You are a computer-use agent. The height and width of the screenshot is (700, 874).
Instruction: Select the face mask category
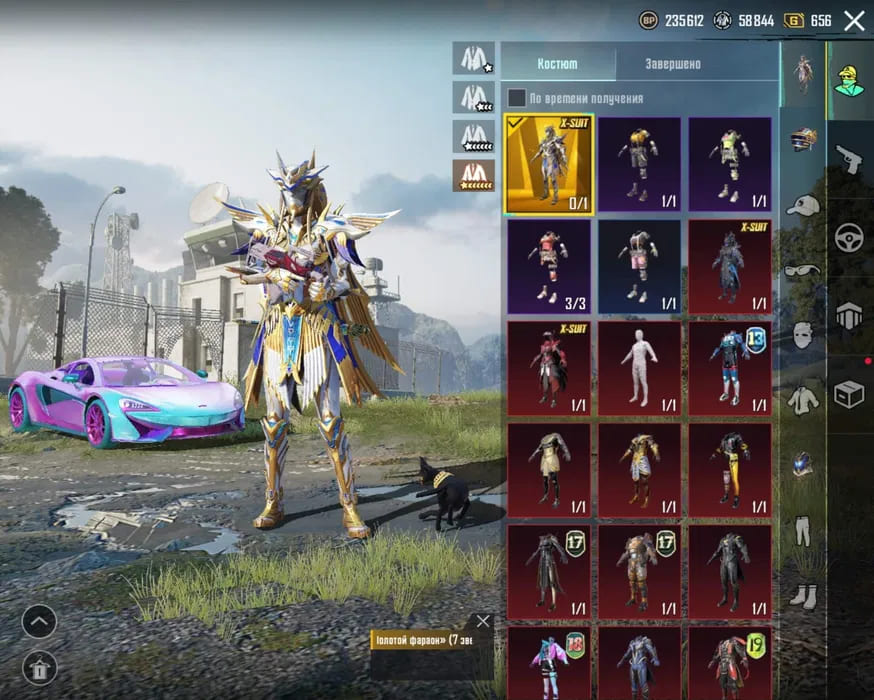point(803,335)
